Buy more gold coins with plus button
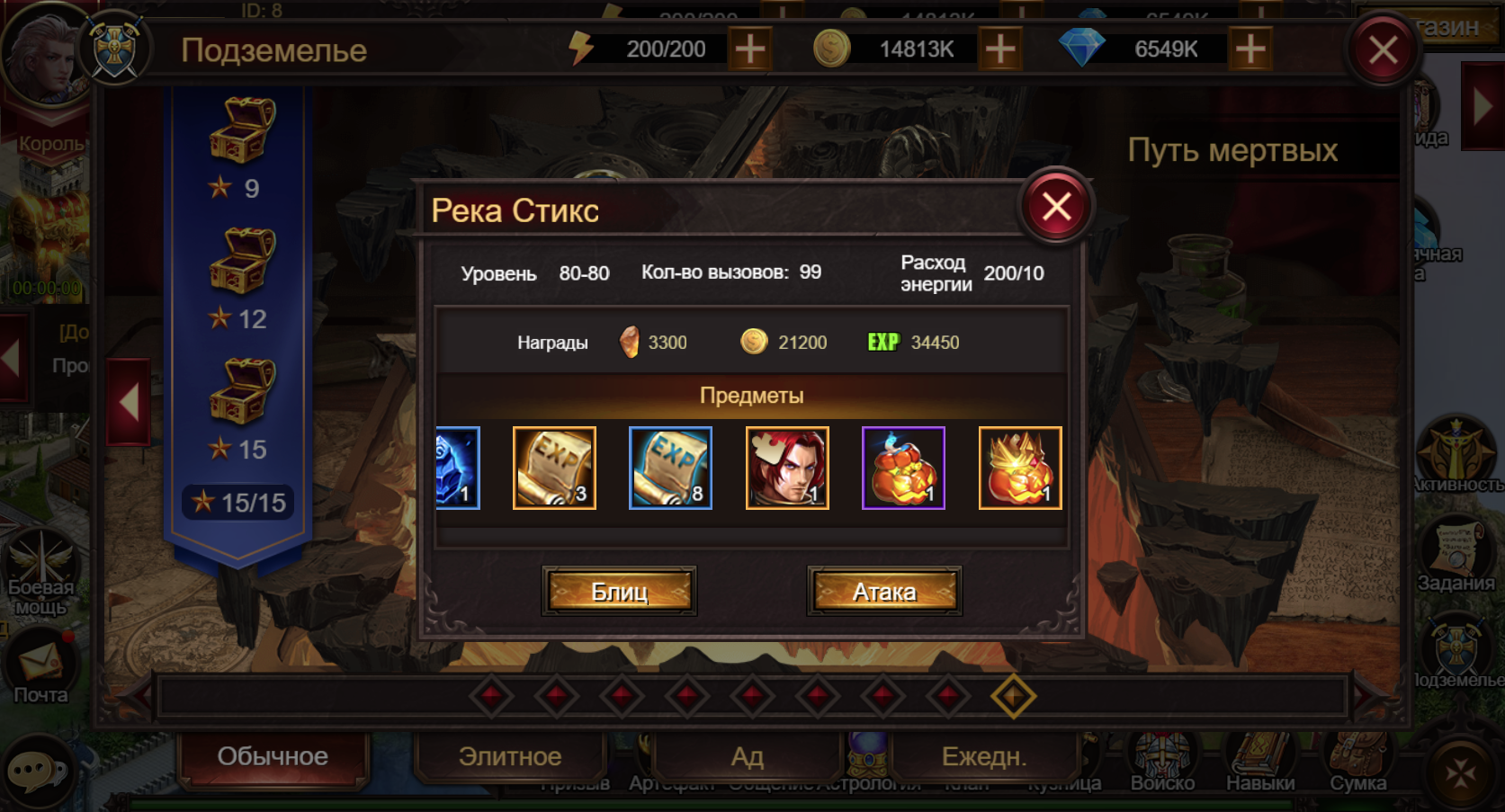 999,49
